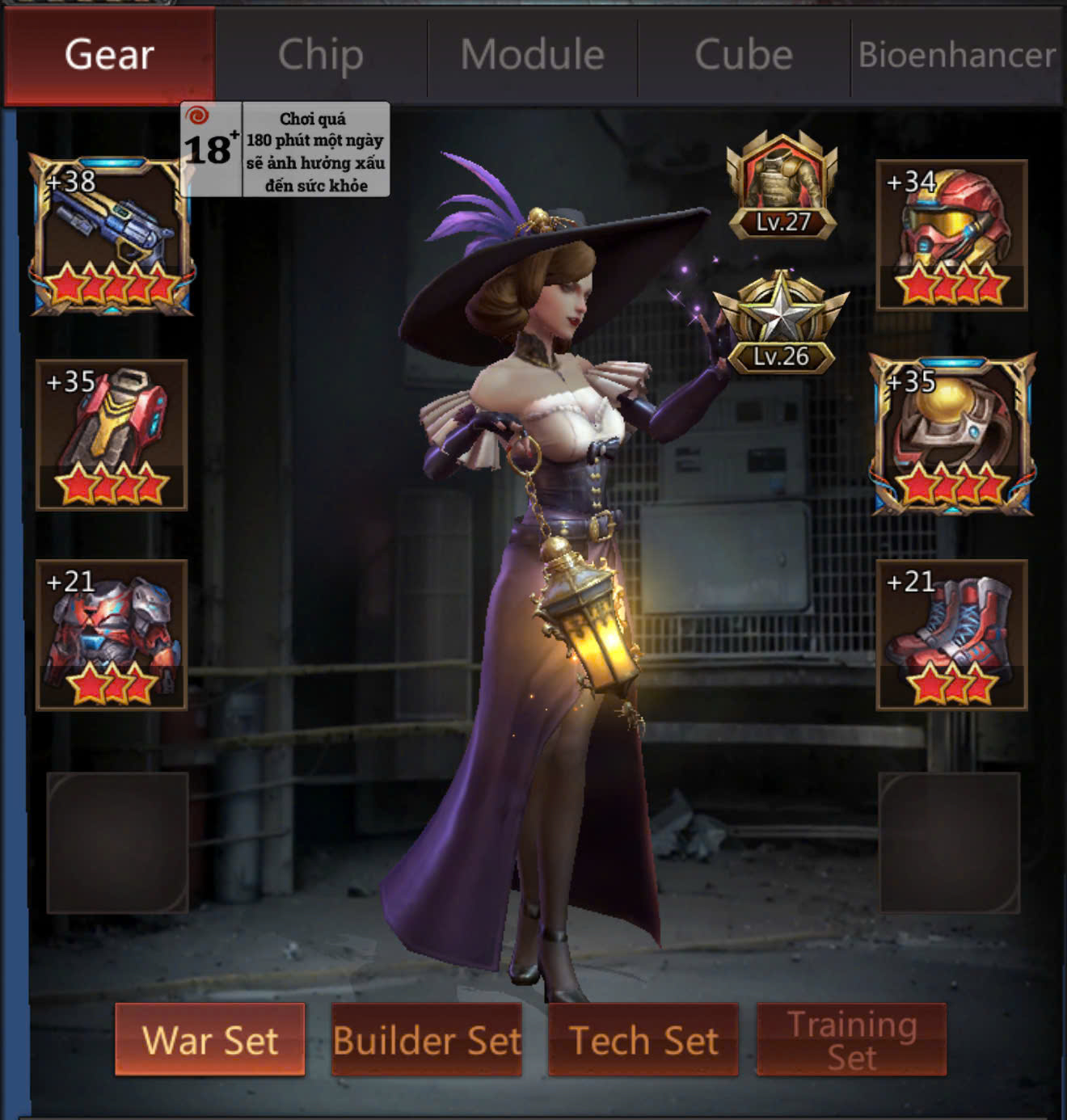Choose the +21 chest armor slot
The height and width of the screenshot is (1120, 1067).
(112, 634)
